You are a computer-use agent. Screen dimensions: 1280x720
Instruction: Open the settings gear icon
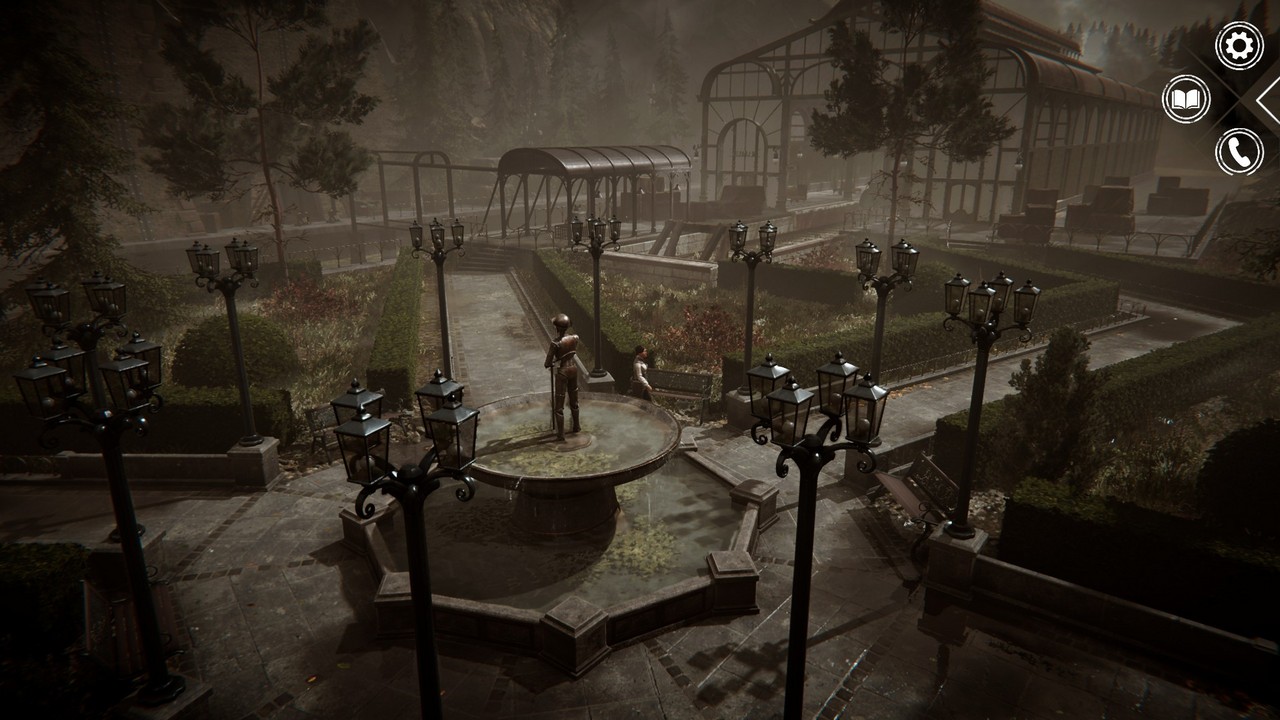[1239, 46]
